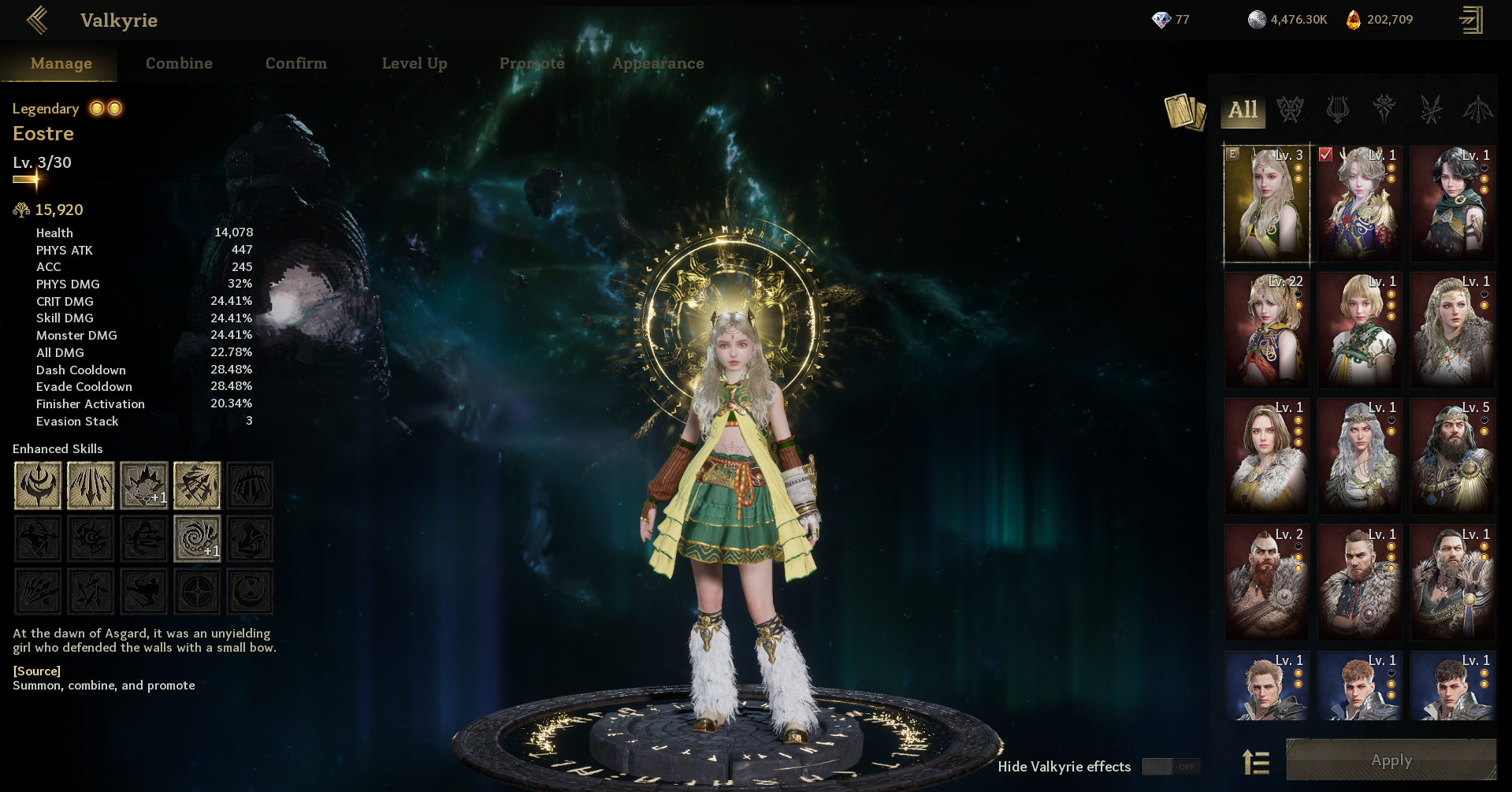Go back using the top-left arrow

click(37, 20)
